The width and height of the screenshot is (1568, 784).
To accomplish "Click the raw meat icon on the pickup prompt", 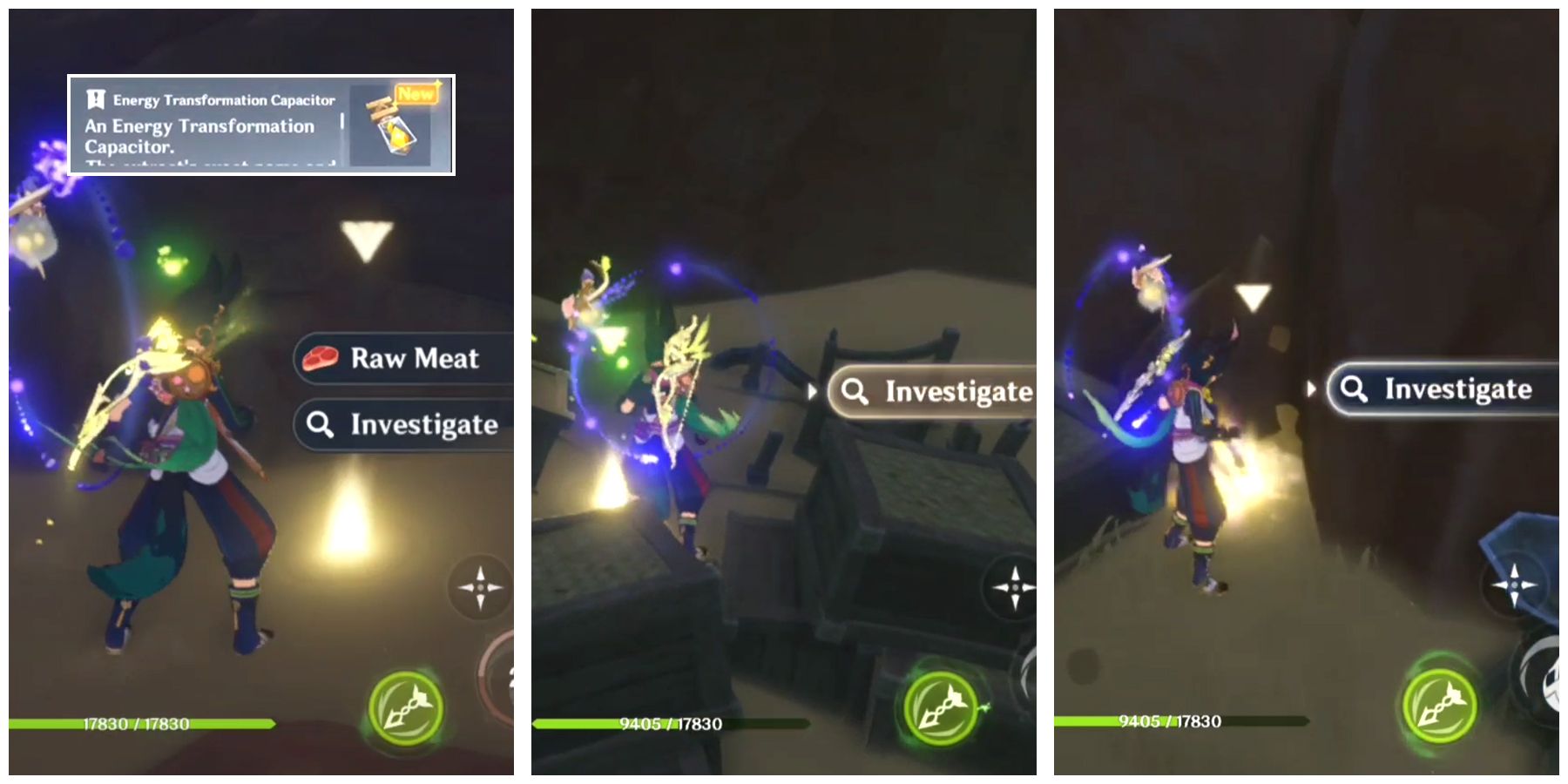I will 321,358.
